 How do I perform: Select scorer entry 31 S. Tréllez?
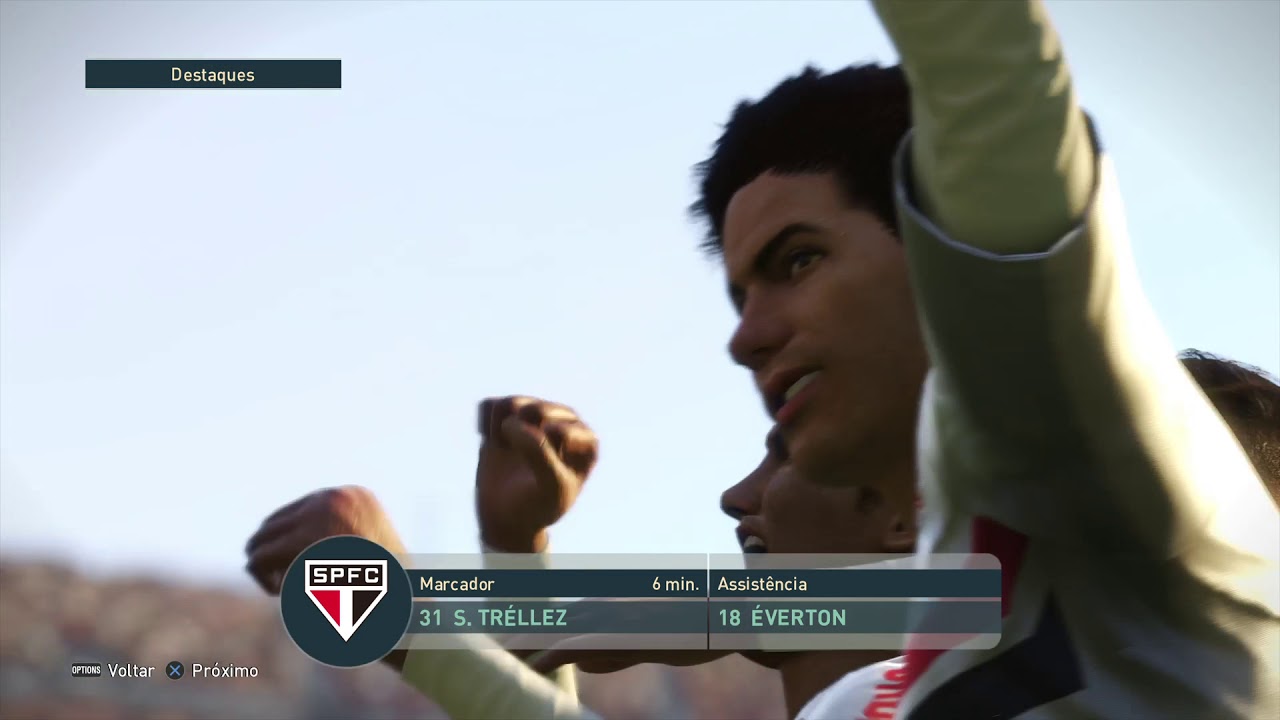[x=493, y=618]
